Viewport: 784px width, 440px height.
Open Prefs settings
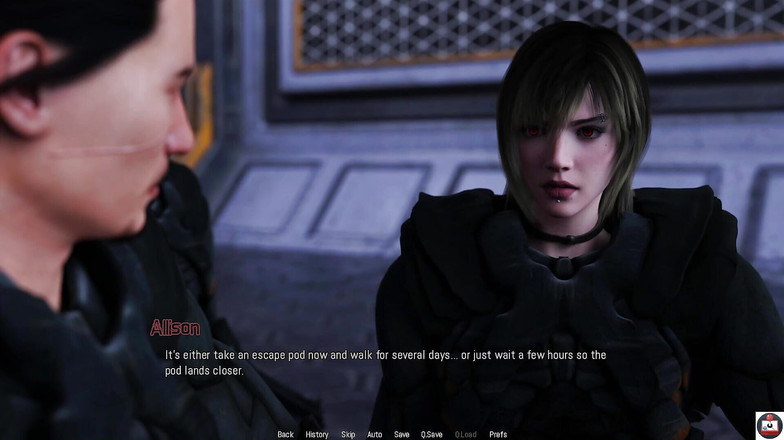coord(498,434)
